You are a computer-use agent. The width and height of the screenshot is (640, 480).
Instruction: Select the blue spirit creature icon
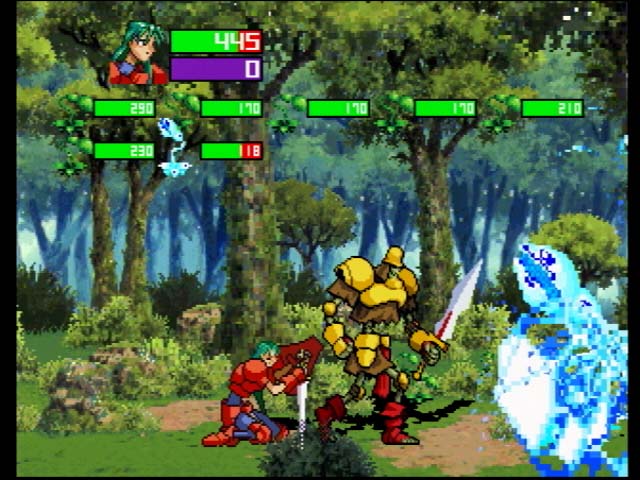174,149
